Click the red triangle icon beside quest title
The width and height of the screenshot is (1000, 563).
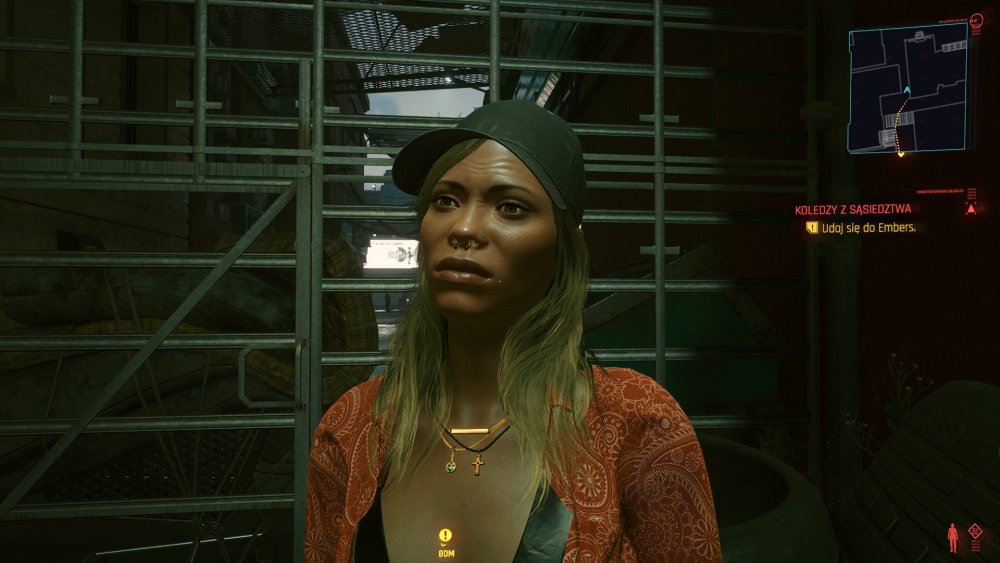pyautogui.click(x=970, y=208)
